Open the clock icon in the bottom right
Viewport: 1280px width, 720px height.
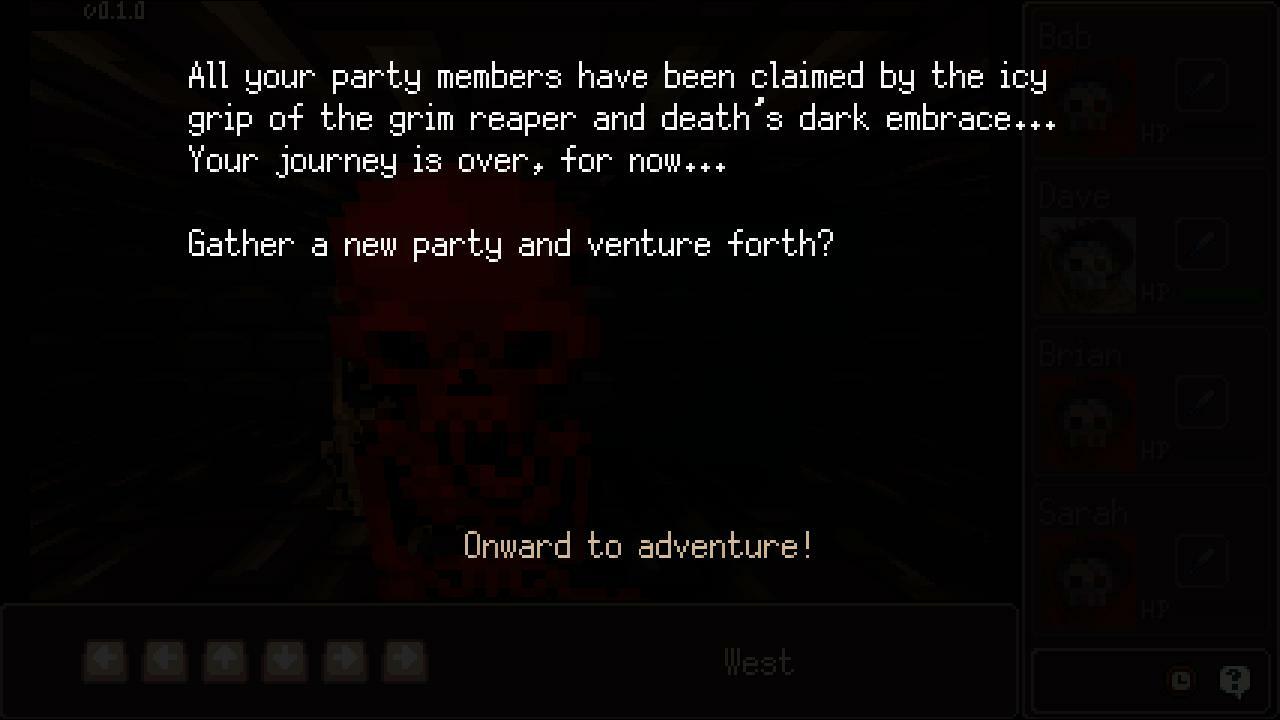(x=1181, y=679)
